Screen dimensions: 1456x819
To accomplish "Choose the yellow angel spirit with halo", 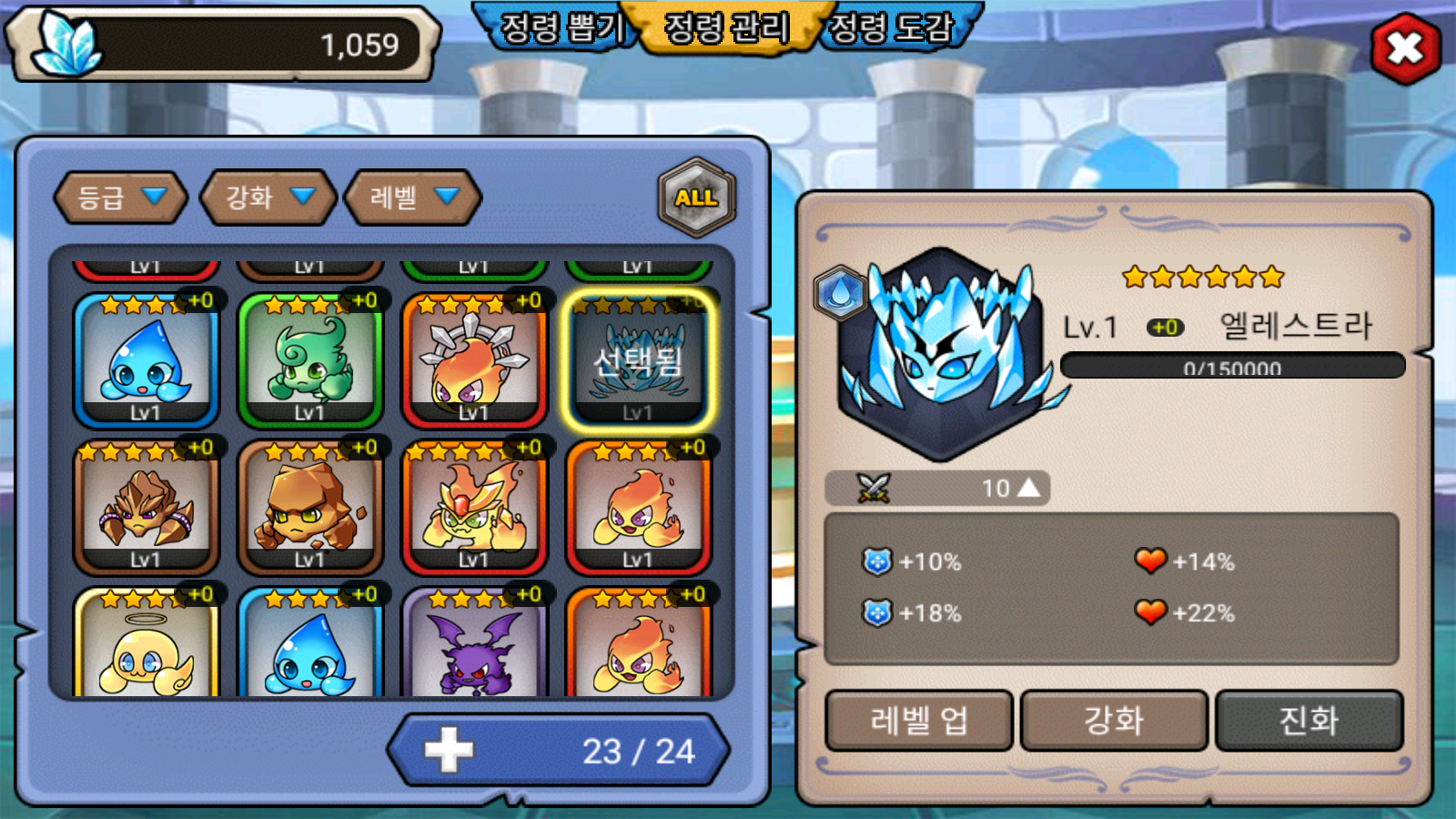I will [146, 644].
